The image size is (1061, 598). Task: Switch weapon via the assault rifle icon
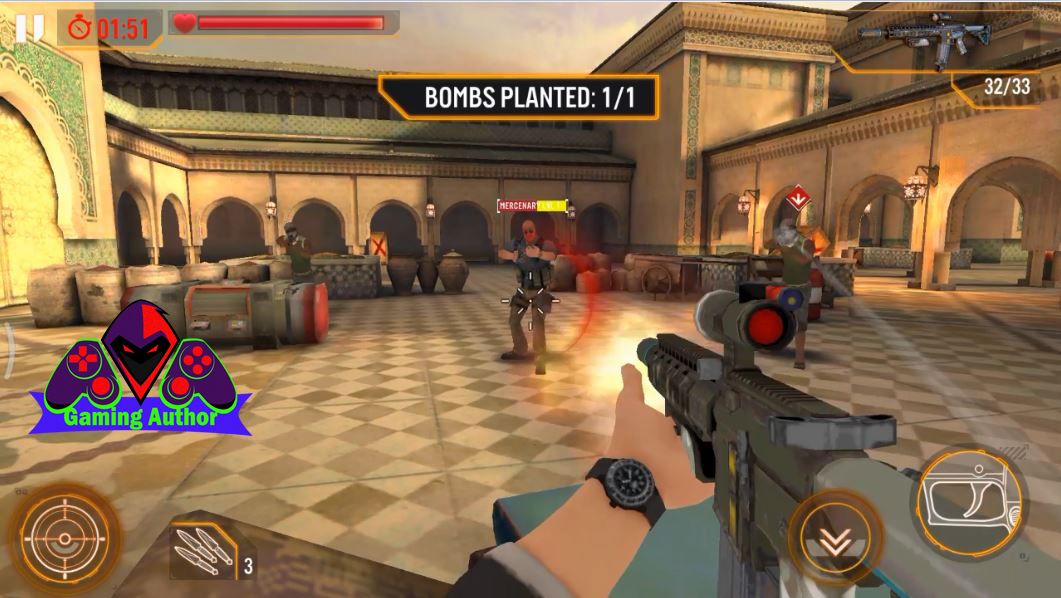click(x=936, y=40)
